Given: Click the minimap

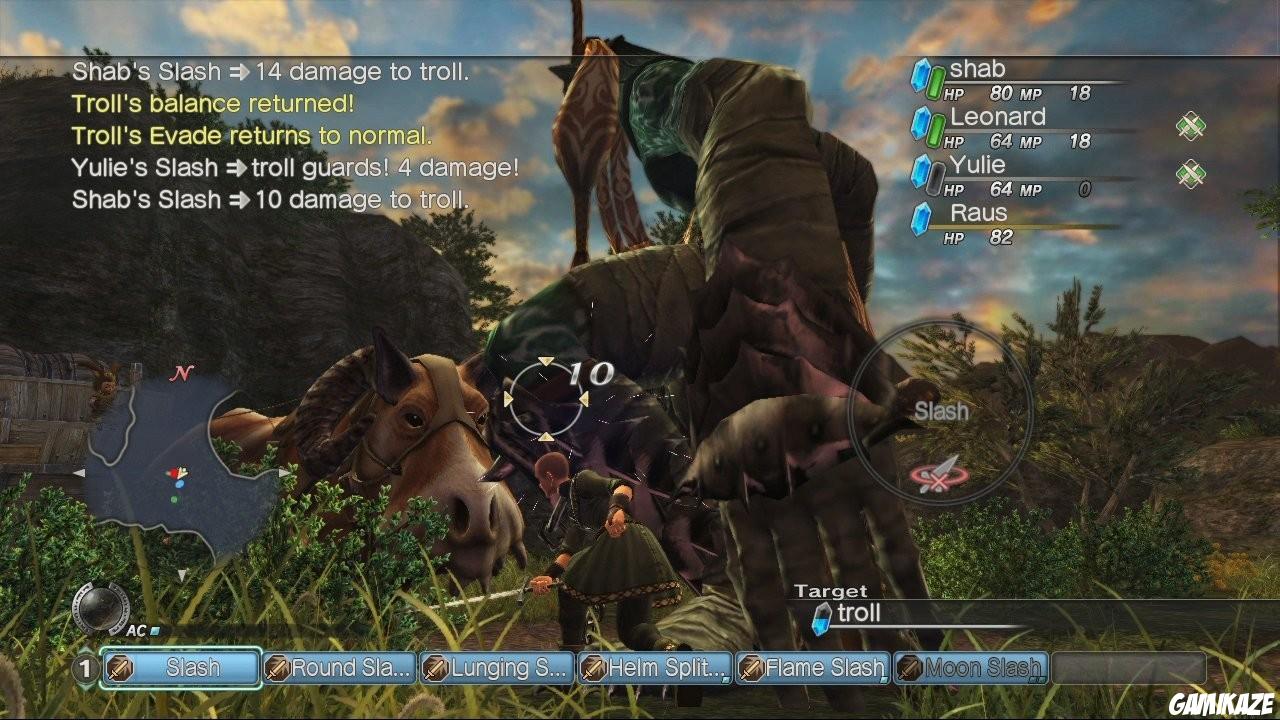Looking at the screenshot, I should (x=178, y=472).
